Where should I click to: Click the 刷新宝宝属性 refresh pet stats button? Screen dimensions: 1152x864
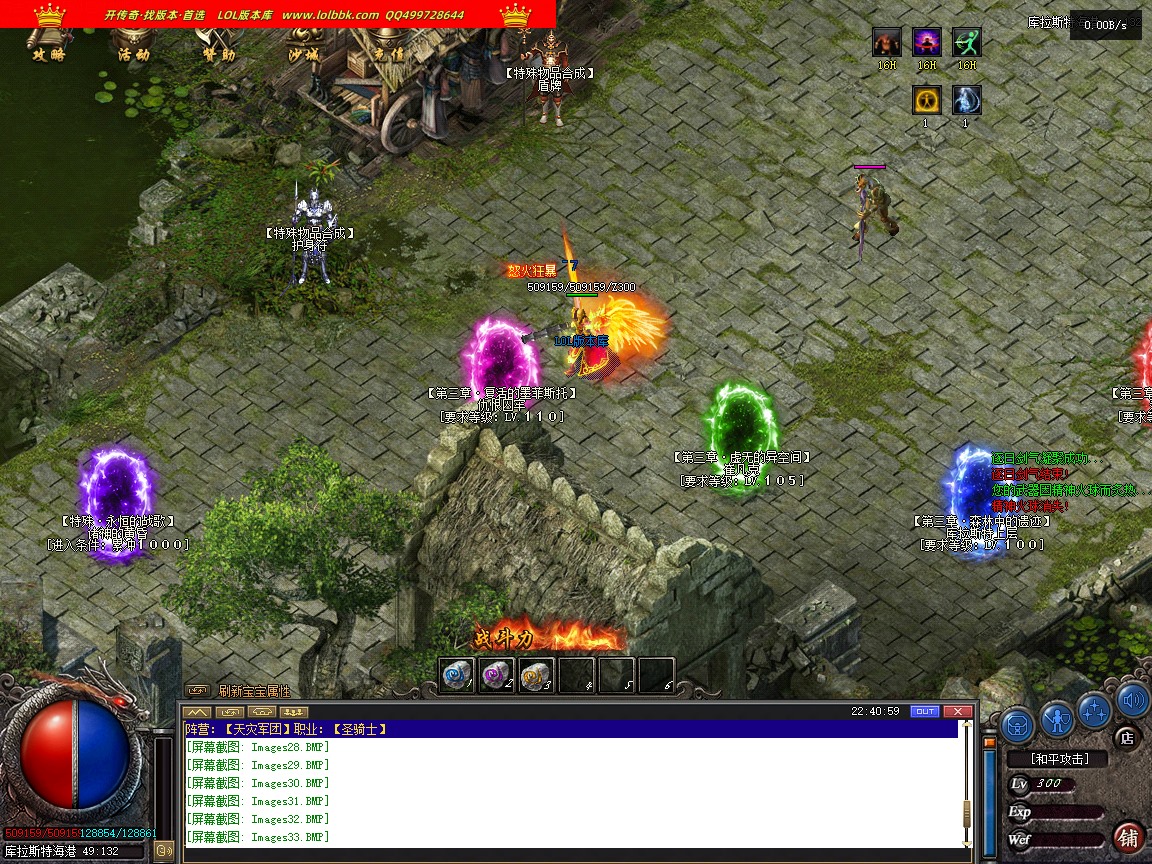click(x=254, y=691)
